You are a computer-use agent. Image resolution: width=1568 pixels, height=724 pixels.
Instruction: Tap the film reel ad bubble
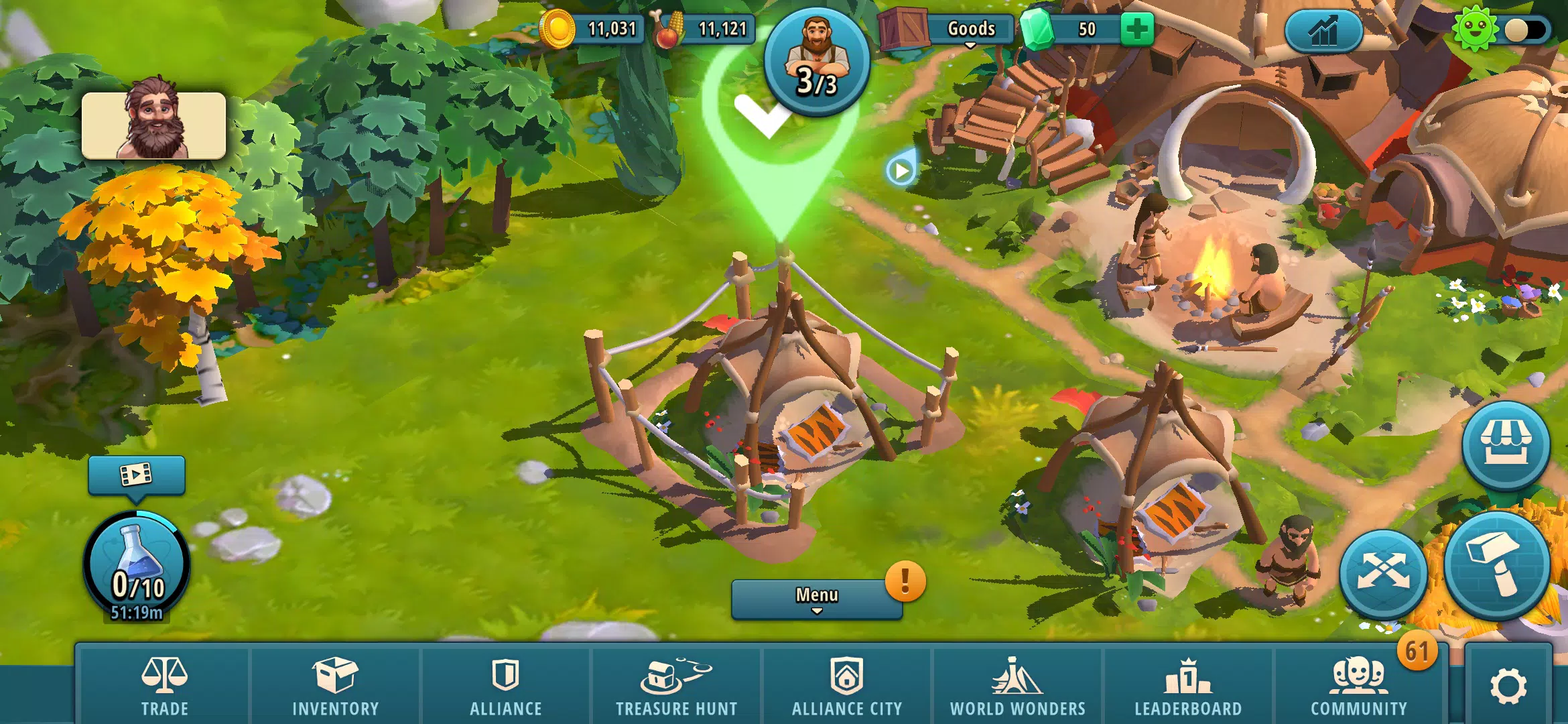(x=137, y=475)
